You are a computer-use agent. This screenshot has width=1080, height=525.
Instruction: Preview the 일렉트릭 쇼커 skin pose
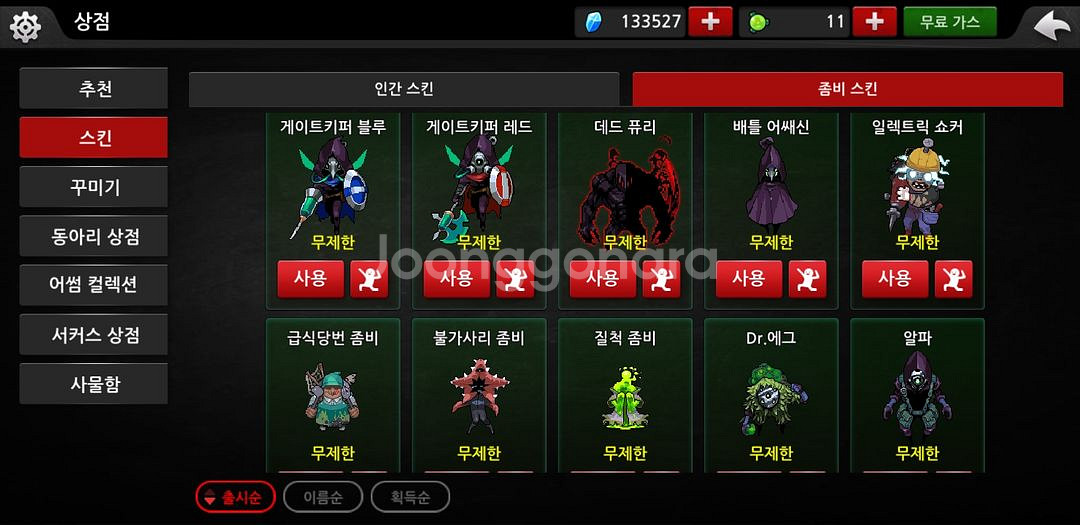[x=953, y=280]
